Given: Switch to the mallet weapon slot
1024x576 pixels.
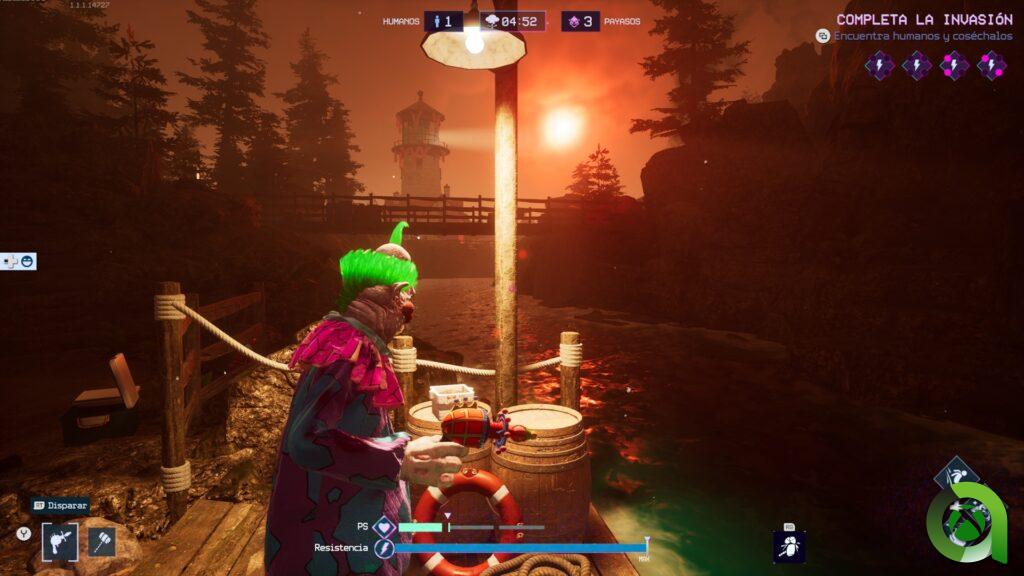Looking at the screenshot, I should [102, 542].
